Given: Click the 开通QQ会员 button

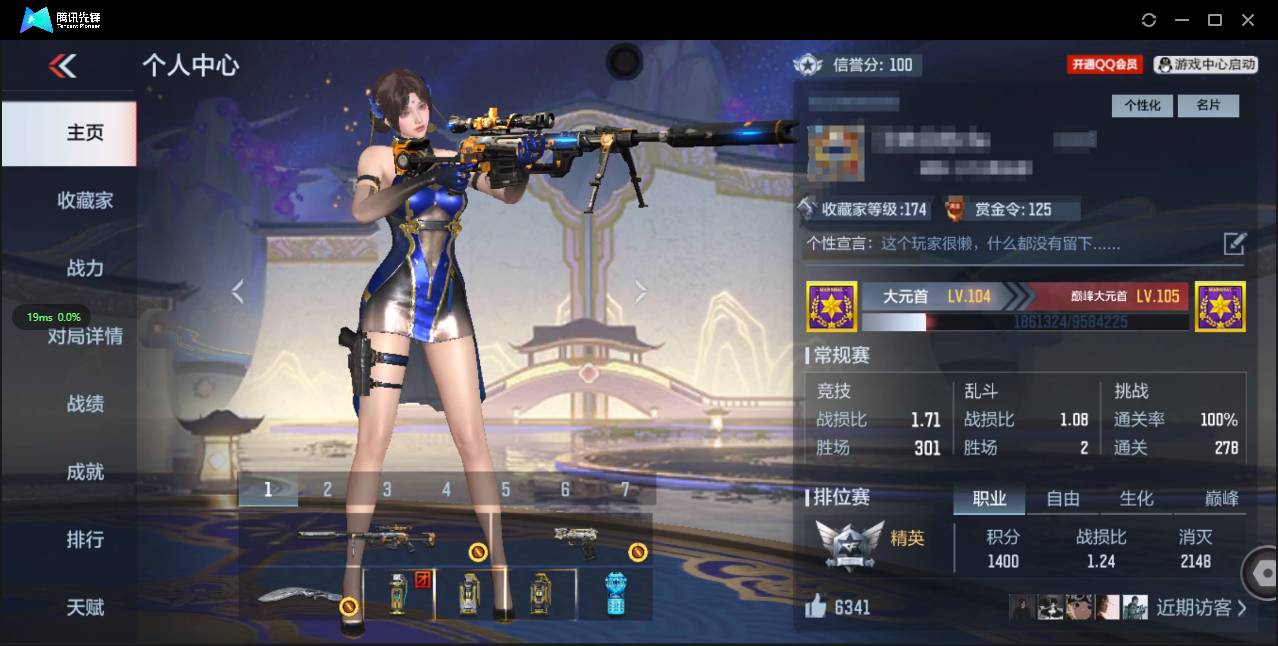Looking at the screenshot, I should (x=1105, y=65).
